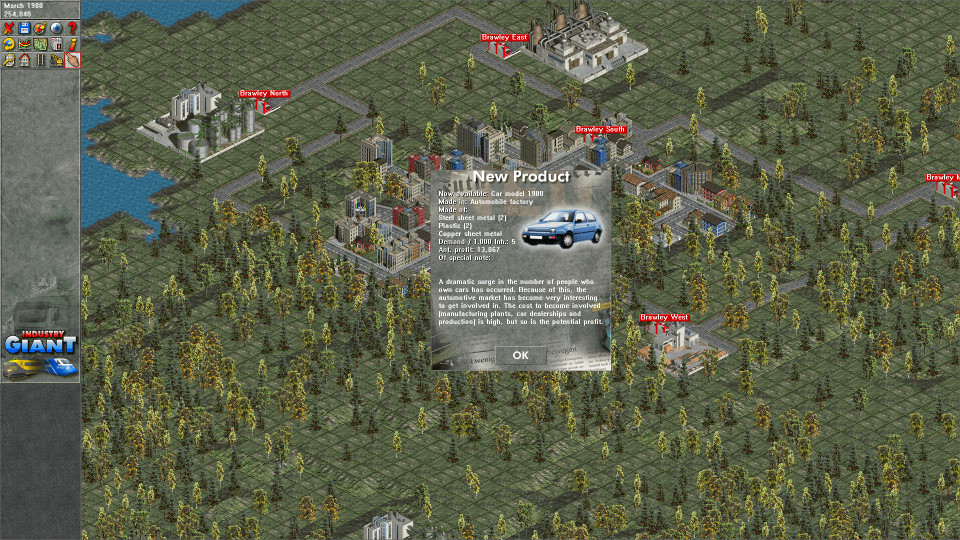960x540 pixels.
Task: Activate the magnifying glass search tool
Action: click(x=9, y=61)
